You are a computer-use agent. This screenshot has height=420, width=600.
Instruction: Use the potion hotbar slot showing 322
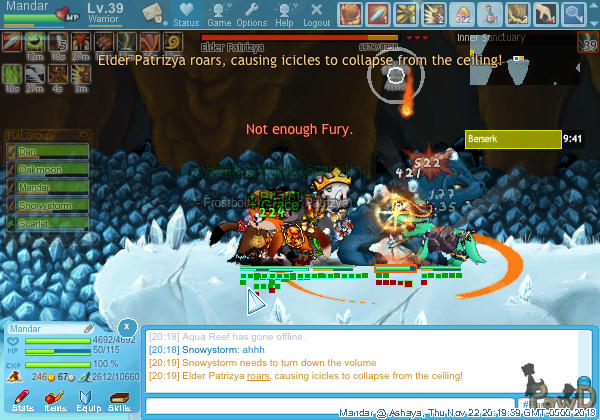click(463, 14)
